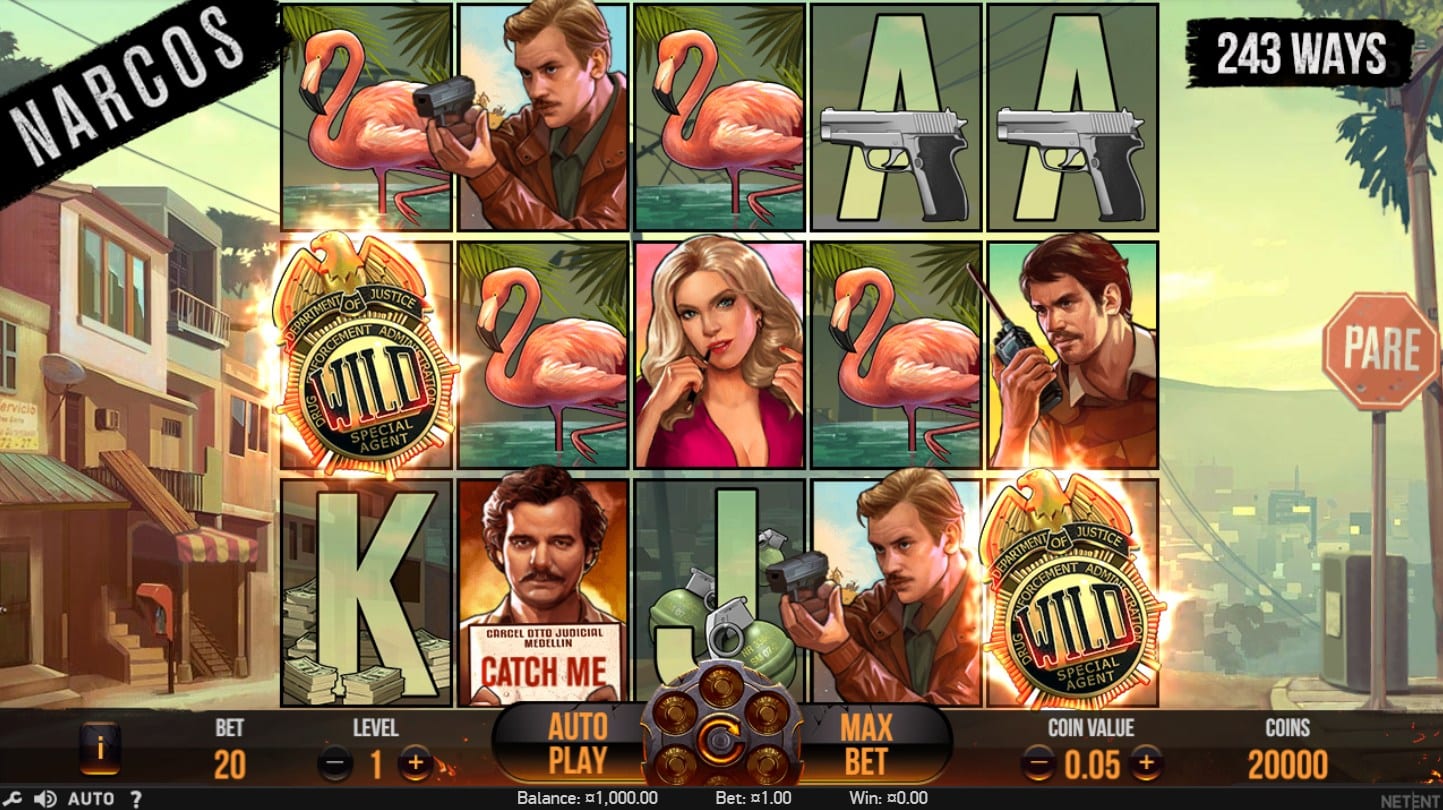Raise the coin value
Viewport: 1443px width, 810px height.
(x=1146, y=766)
